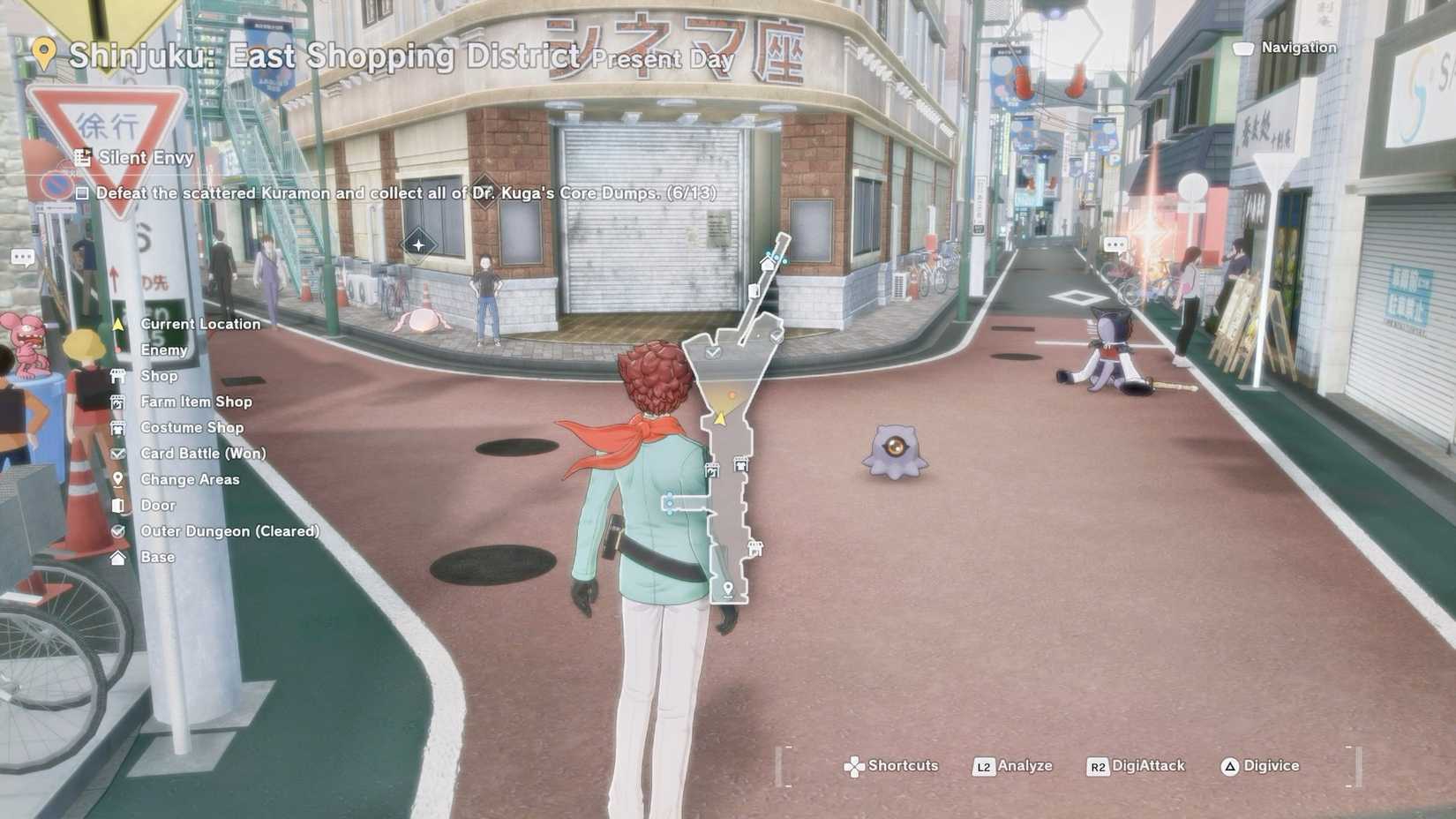Click the Farm Item Shop legend icon
Image resolution: width=1456 pixels, height=819 pixels.
coord(119,402)
